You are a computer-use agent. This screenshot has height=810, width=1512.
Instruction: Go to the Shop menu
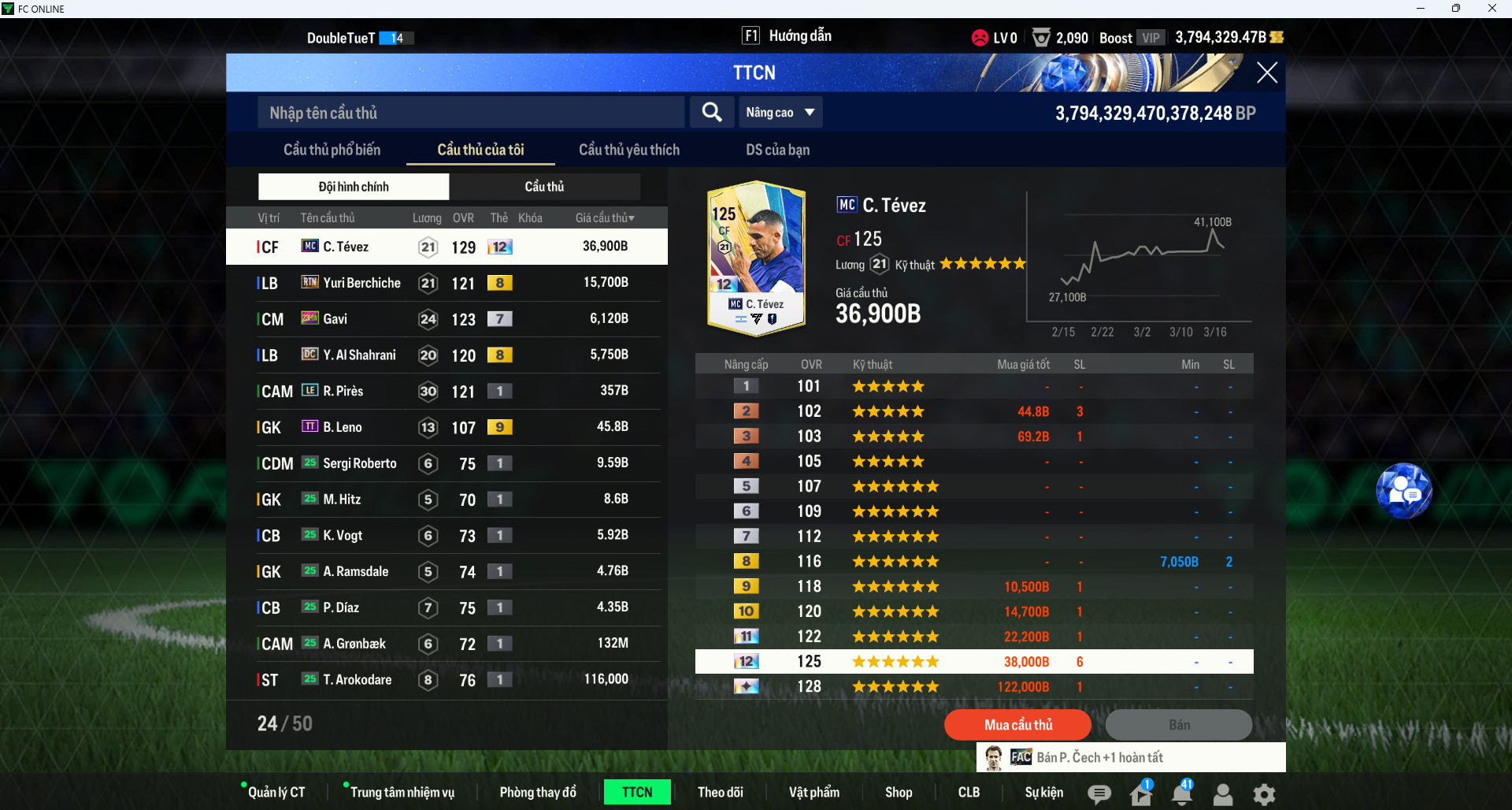pyautogui.click(x=898, y=792)
